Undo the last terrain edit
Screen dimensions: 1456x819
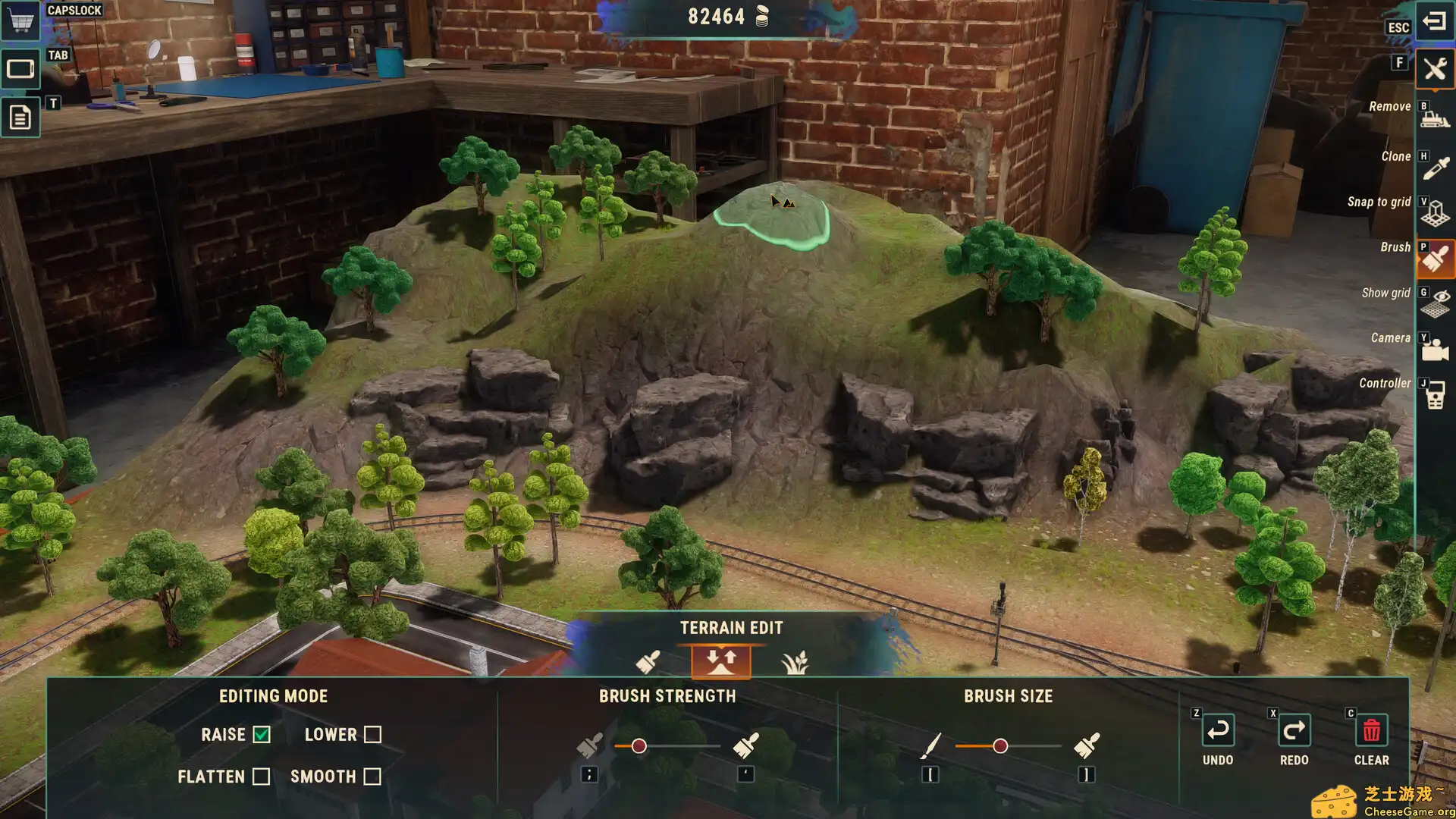pyautogui.click(x=1218, y=731)
